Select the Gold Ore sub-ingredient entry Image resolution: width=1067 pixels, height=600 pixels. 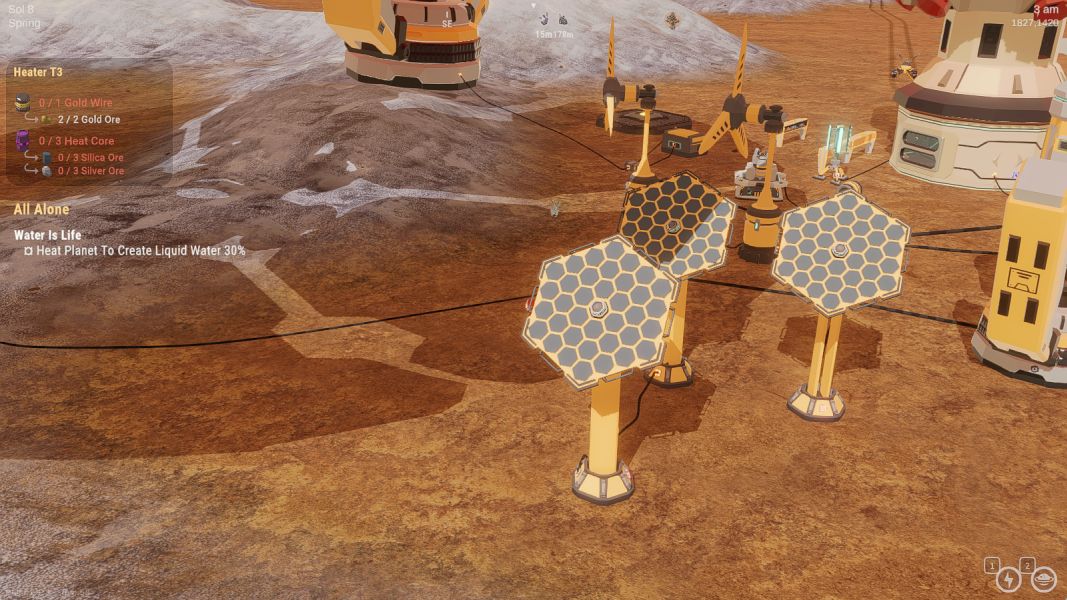tap(89, 120)
